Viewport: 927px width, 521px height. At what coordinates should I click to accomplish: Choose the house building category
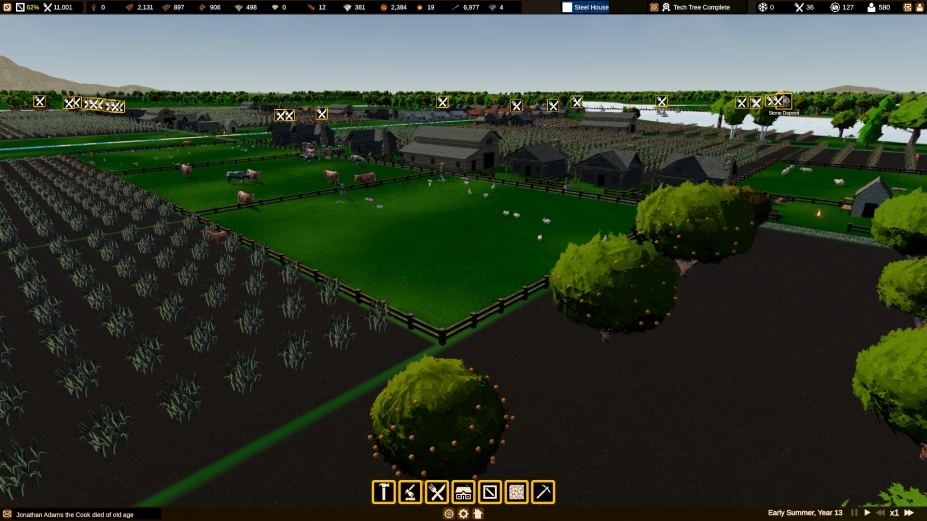(463, 492)
